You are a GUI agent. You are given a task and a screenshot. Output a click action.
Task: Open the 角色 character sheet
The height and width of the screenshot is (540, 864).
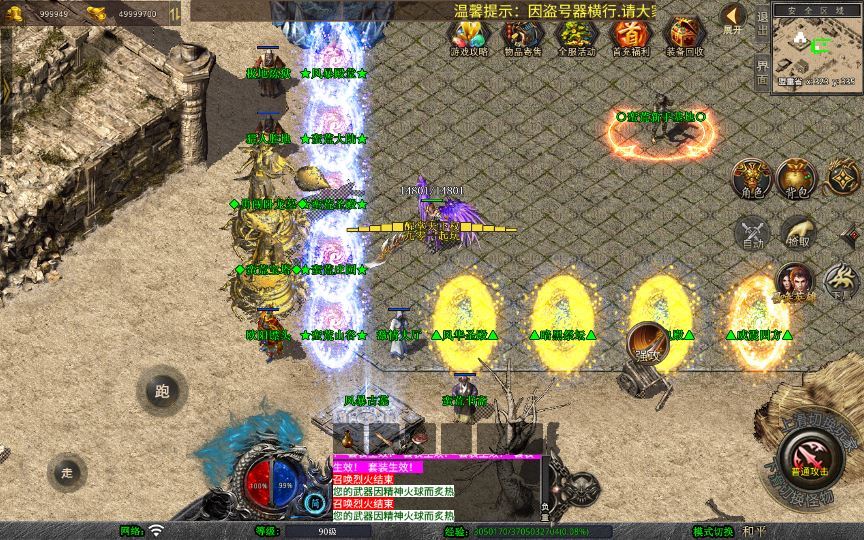(750, 178)
